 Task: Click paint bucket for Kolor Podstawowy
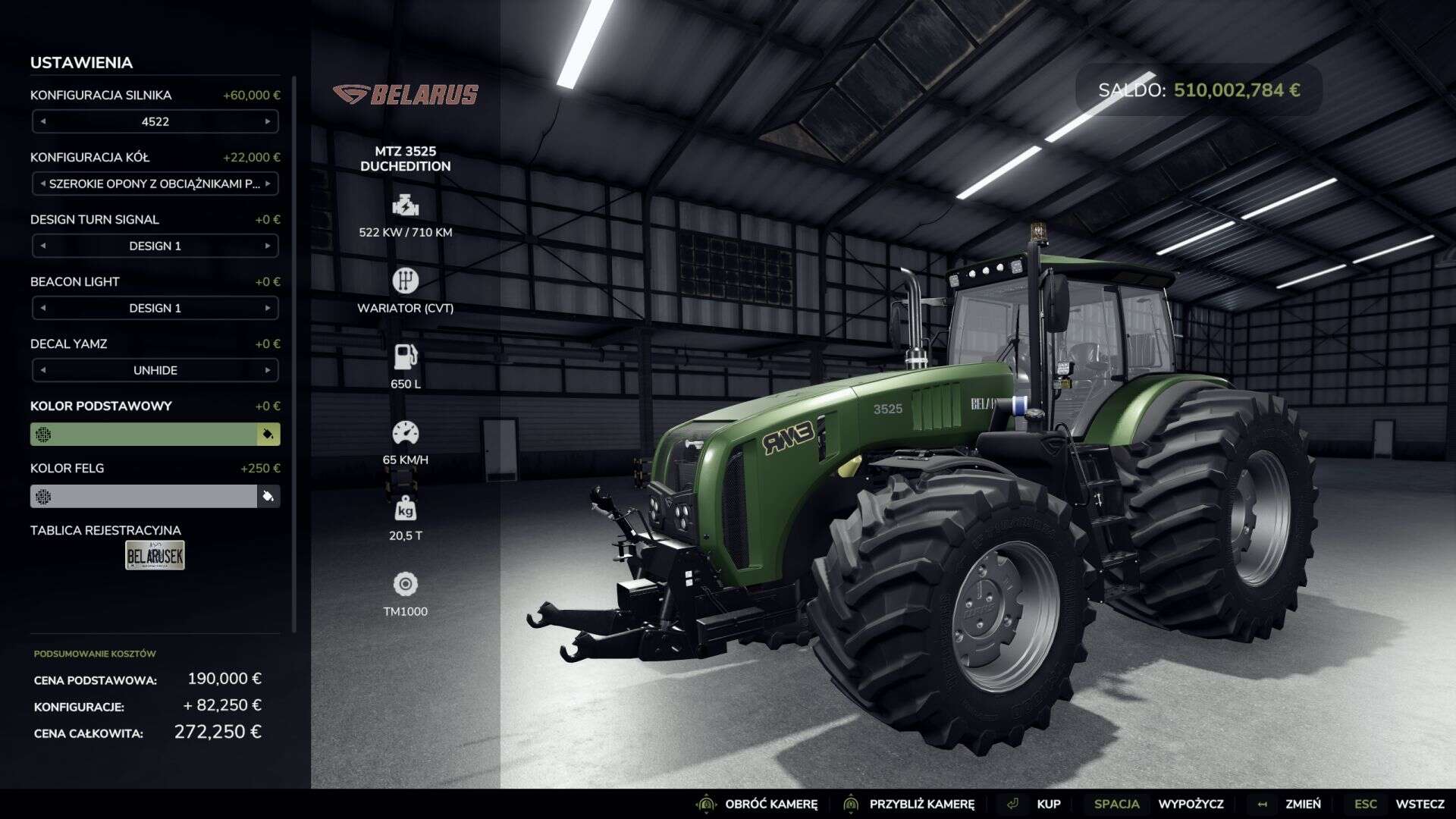pos(268,434)
